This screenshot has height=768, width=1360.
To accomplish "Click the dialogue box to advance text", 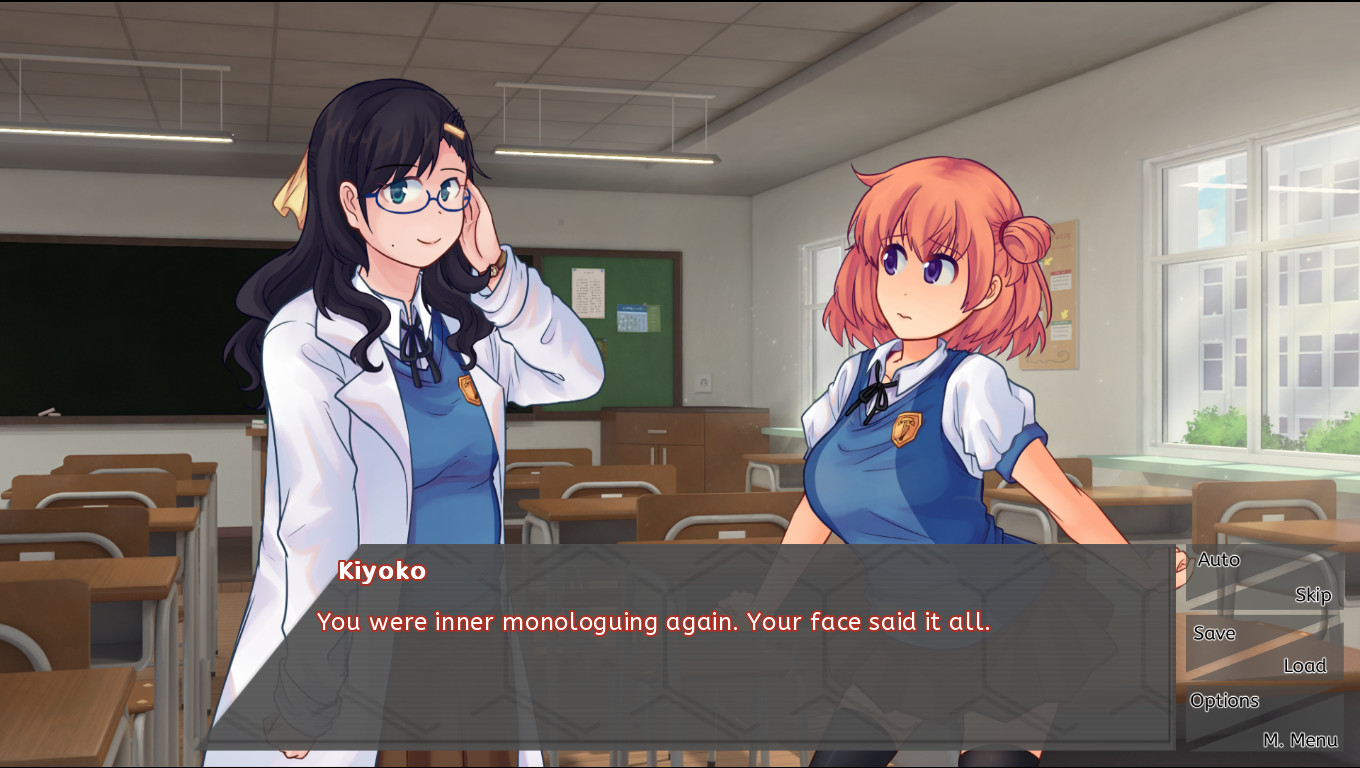I will [x=700, y=690].
